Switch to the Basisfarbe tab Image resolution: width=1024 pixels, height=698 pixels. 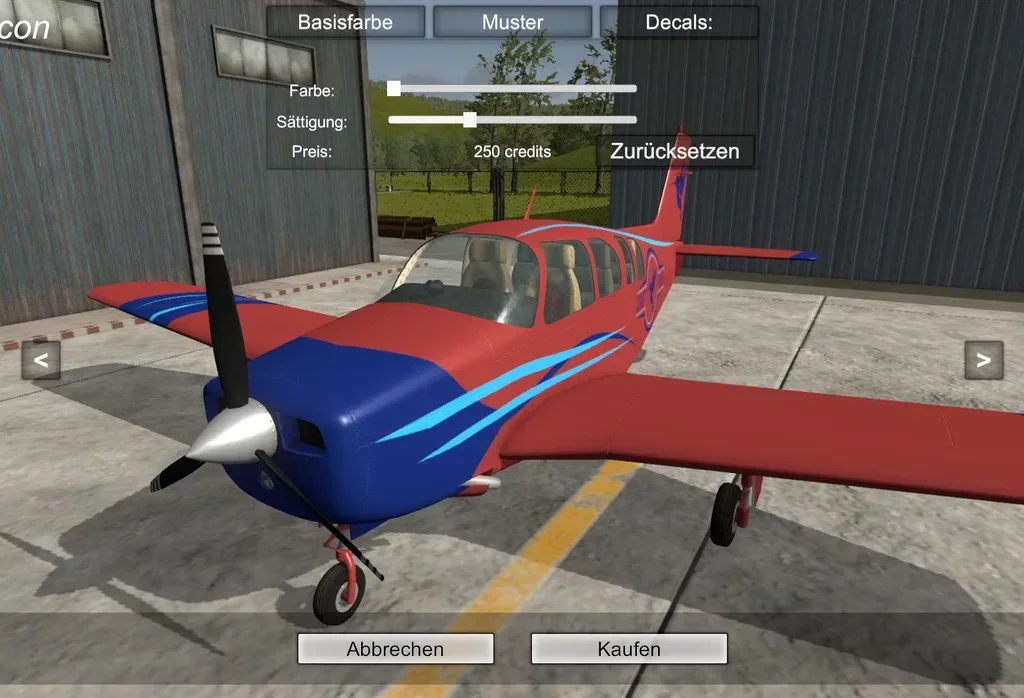pyautogui.click(x=345, y=22)
